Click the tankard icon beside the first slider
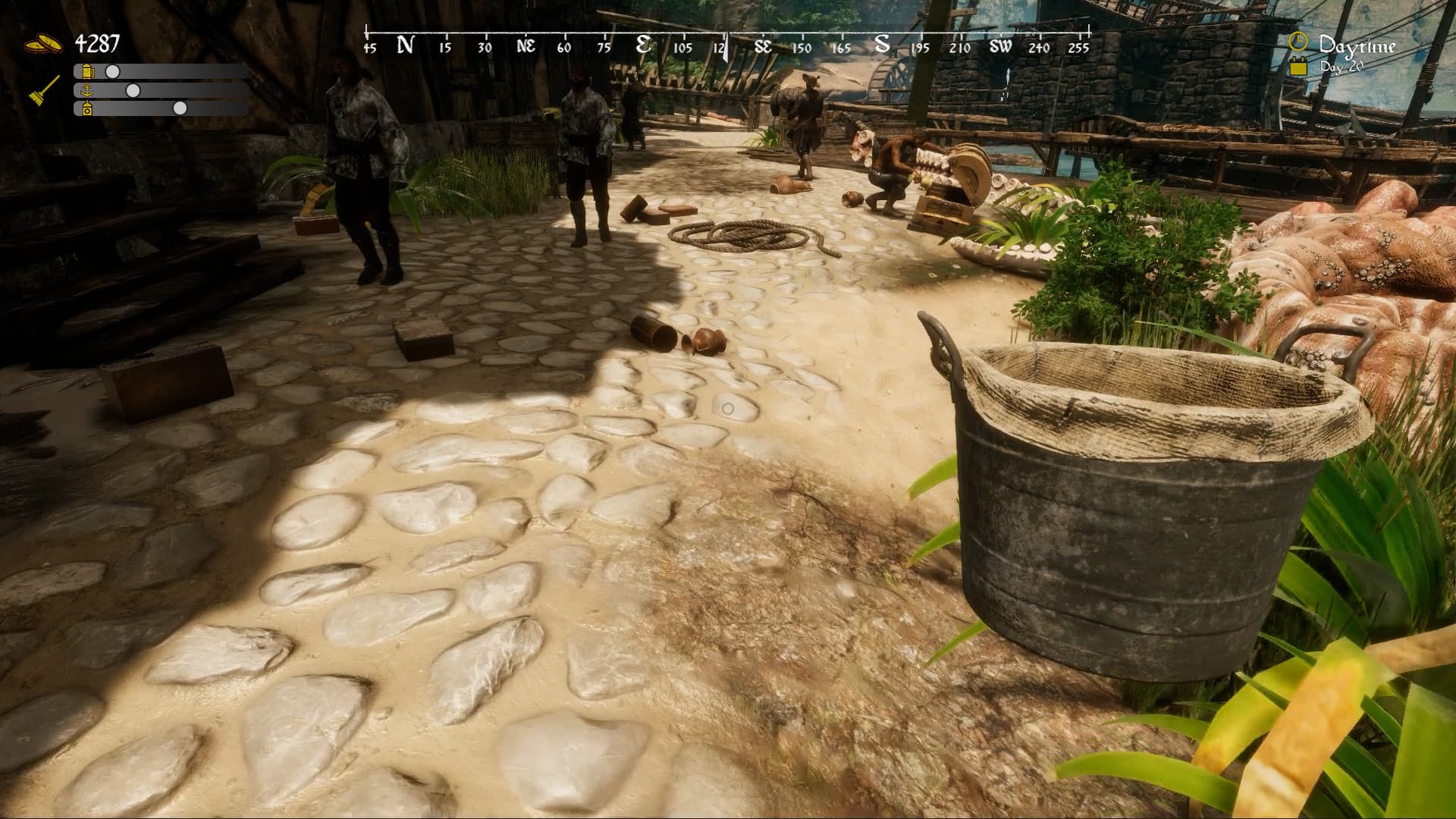 click(x=87, y=72)
